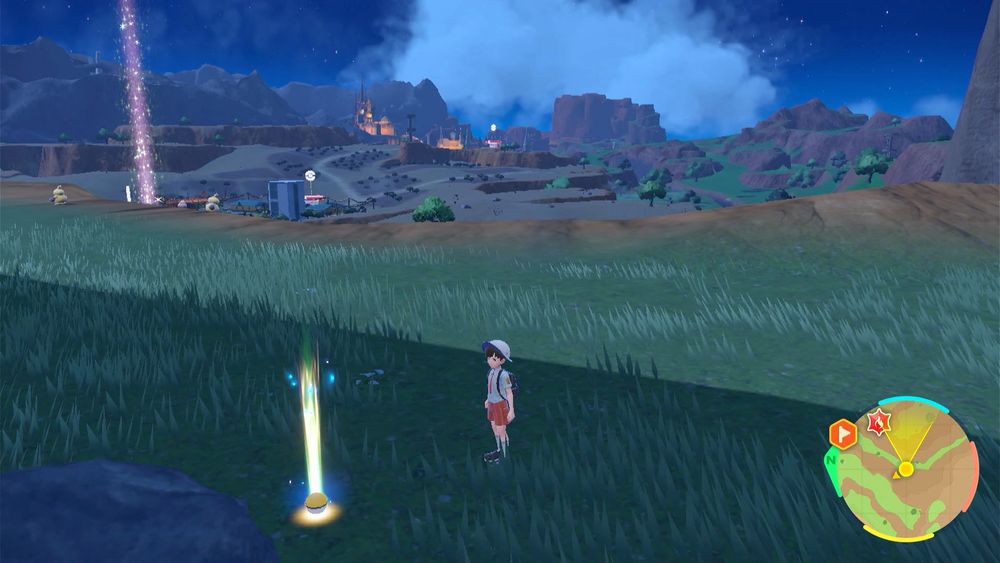Image resolution: width=1000 pixels, height=563 pixels.
Task: Click the red fire Tera Raid marker
Action: 879,422
